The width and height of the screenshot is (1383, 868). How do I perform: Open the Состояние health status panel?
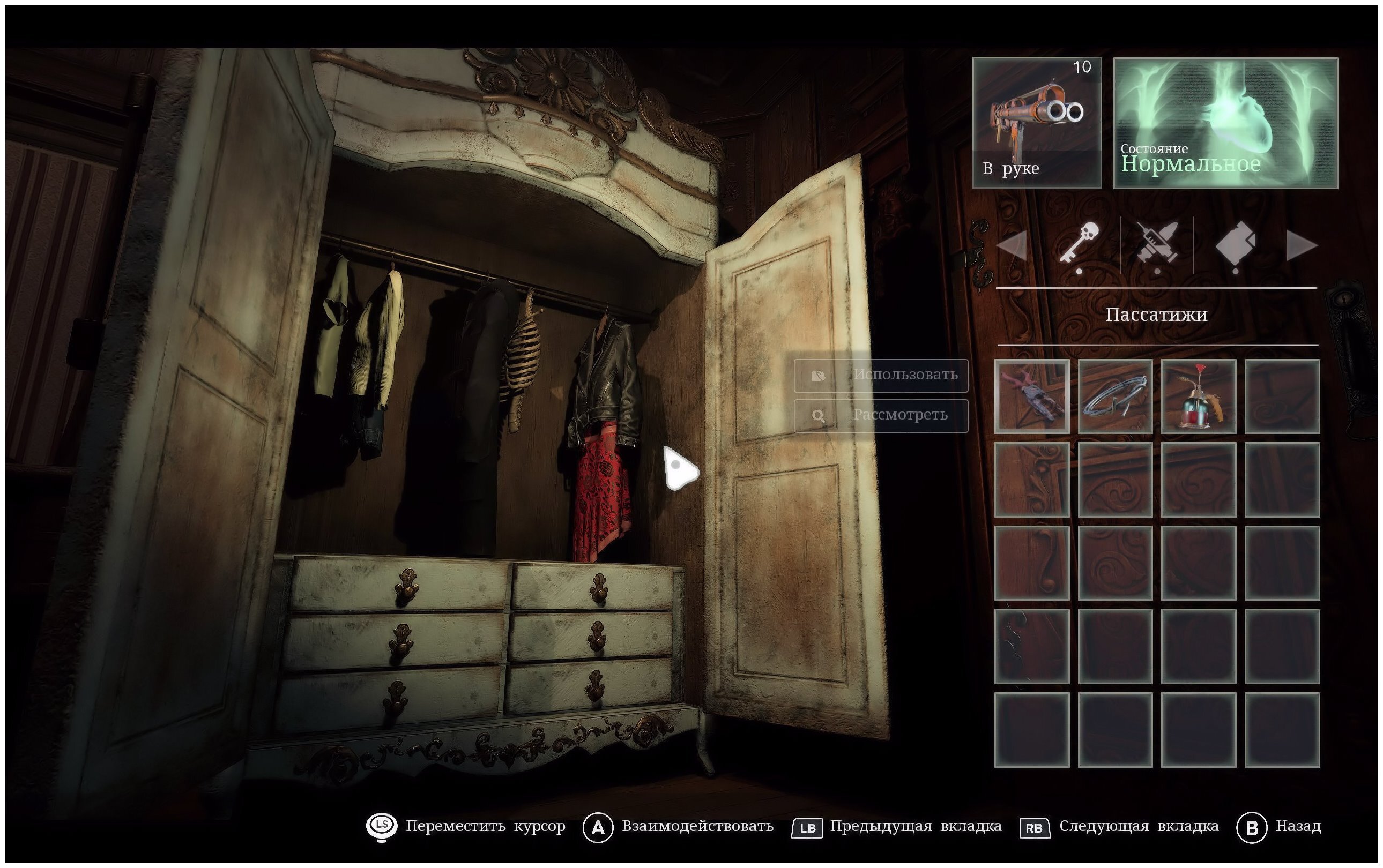pyautogui.click(x=1225, y=123)
